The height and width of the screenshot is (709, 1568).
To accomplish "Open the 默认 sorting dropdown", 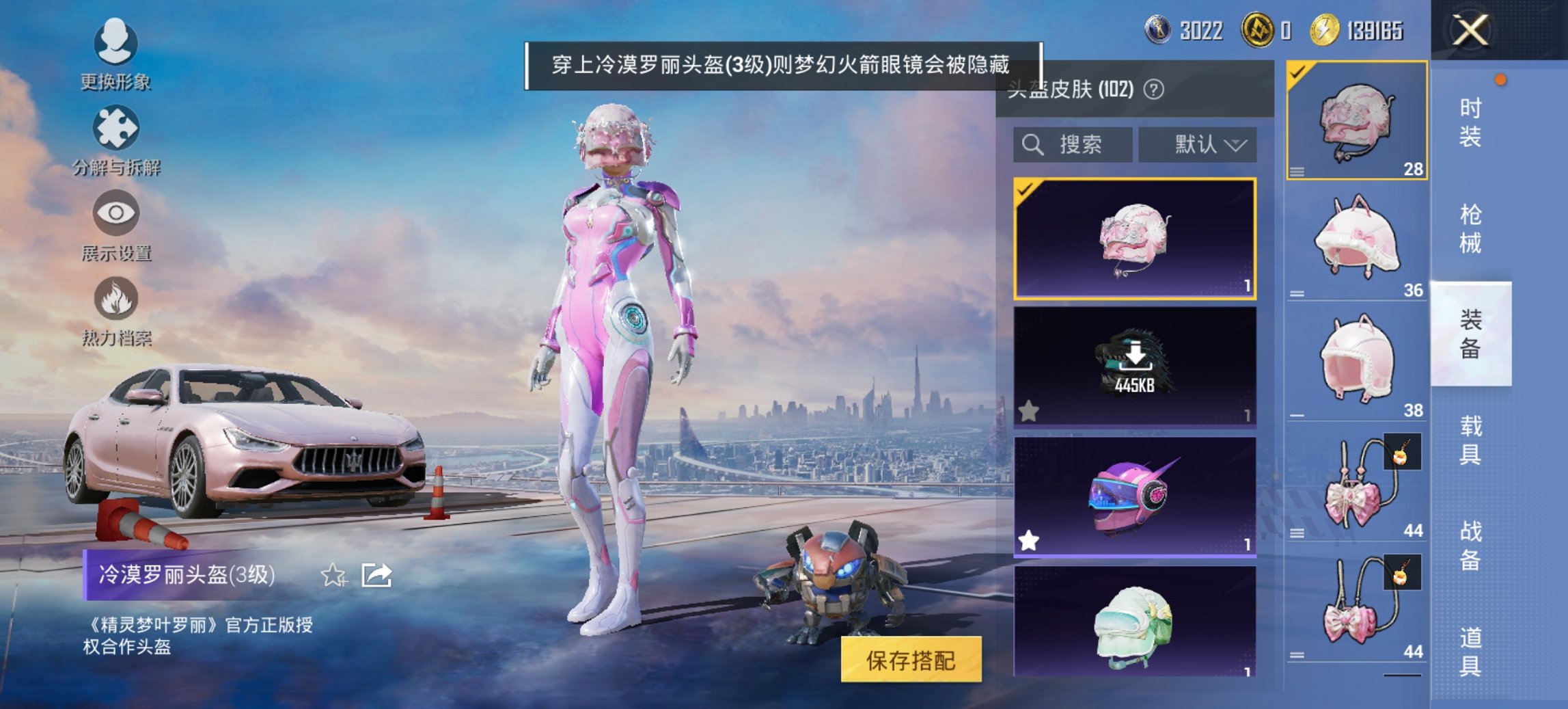I will click(x=1198, y=145).
